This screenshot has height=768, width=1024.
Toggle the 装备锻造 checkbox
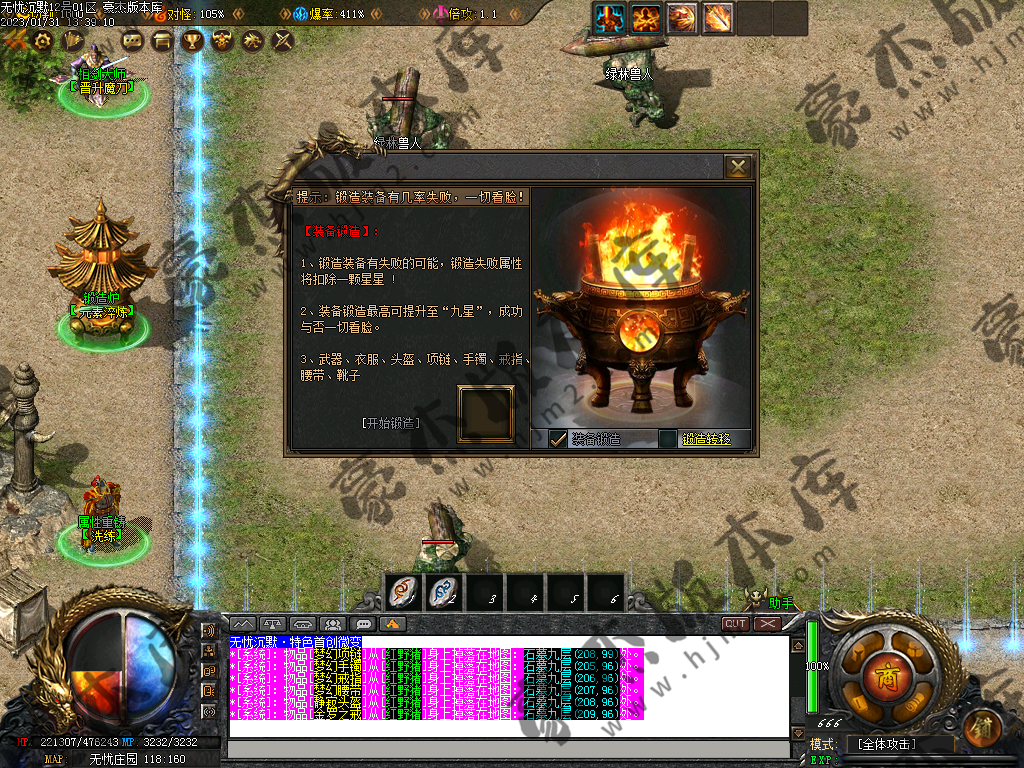[558, 439]
